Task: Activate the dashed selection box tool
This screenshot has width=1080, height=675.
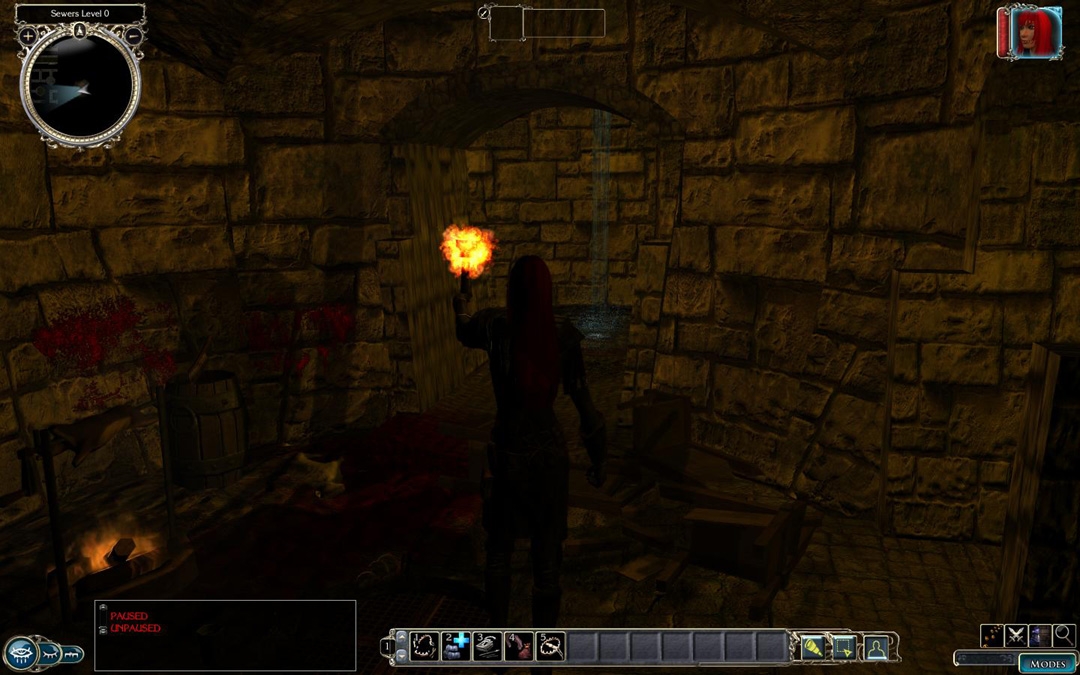Action: tap(843, 647)
